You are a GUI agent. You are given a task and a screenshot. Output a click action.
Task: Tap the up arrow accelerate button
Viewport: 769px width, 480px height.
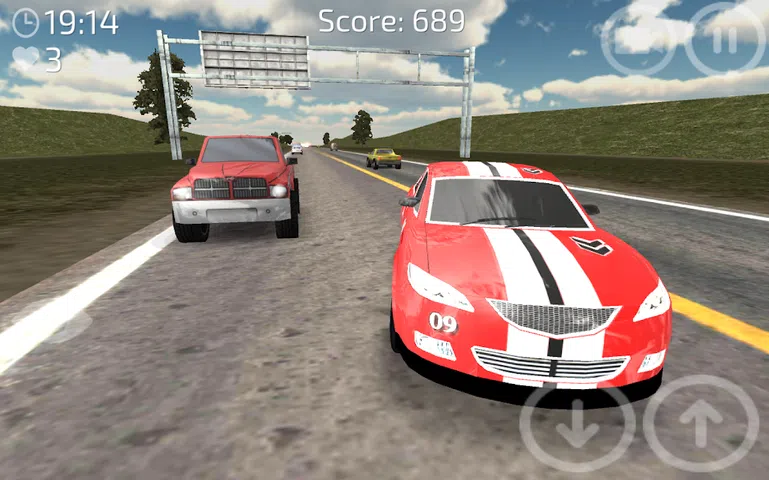tap(701, 425)
